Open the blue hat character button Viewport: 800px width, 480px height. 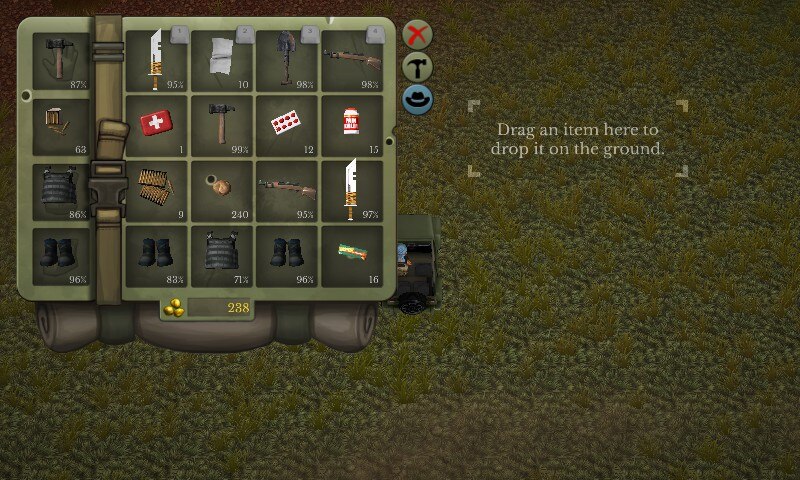tap(418, 99)
